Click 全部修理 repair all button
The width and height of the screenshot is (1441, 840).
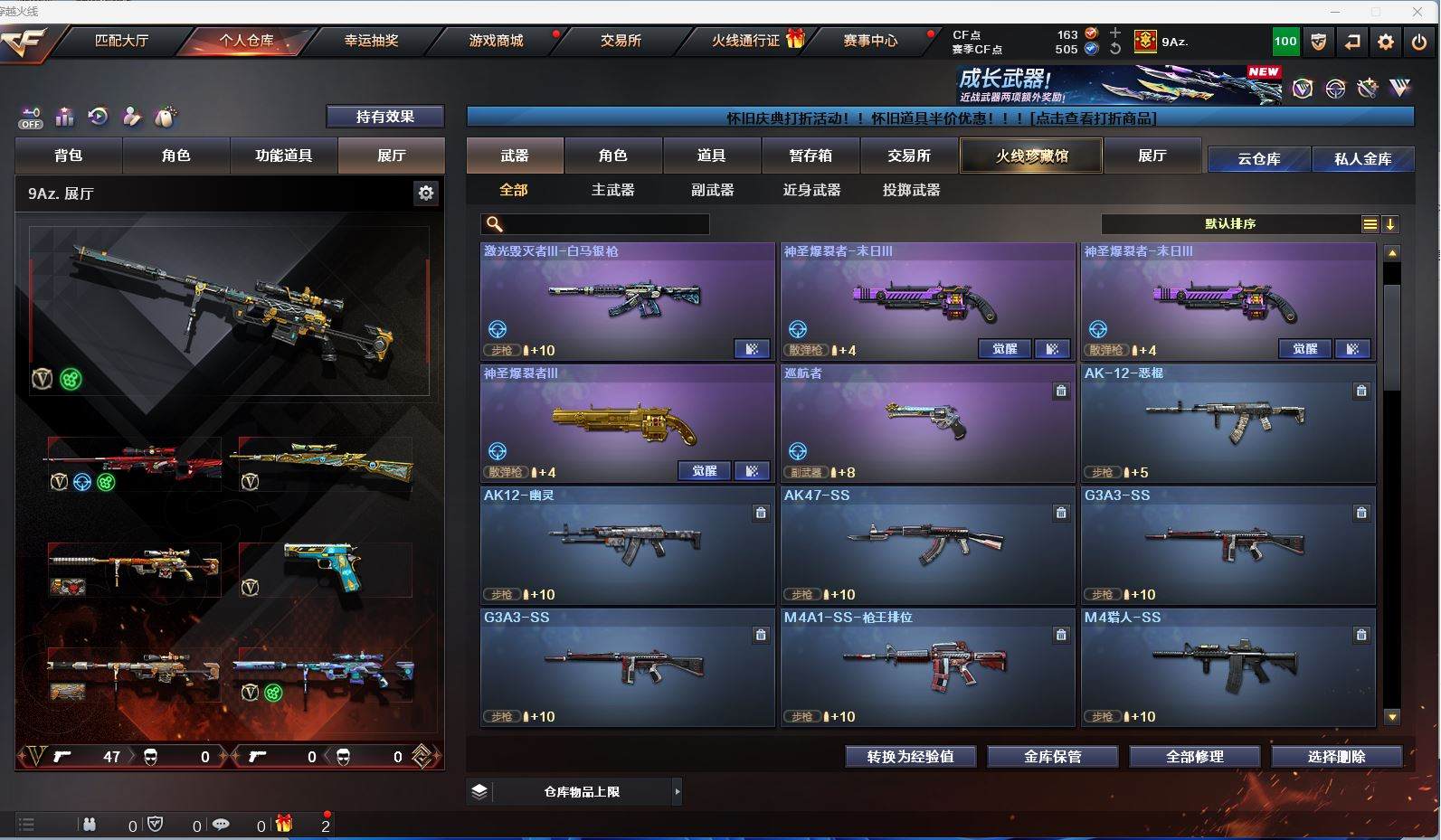coord(1194,757)
